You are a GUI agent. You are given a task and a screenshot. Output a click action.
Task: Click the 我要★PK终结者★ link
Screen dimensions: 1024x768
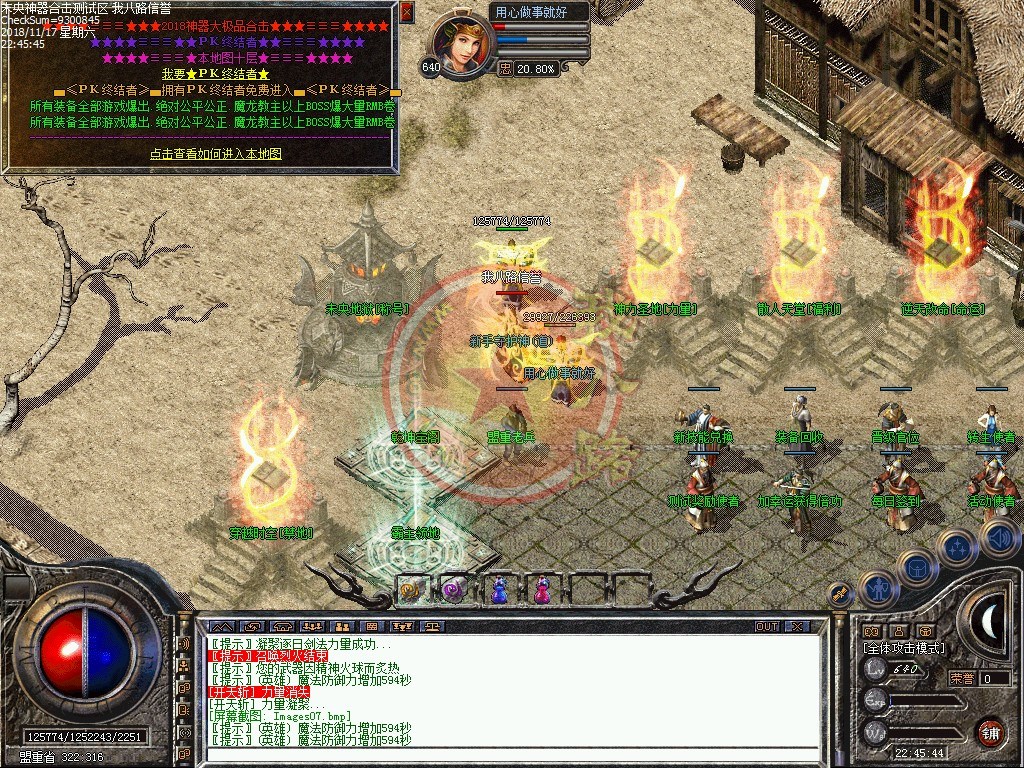[216, 74]
